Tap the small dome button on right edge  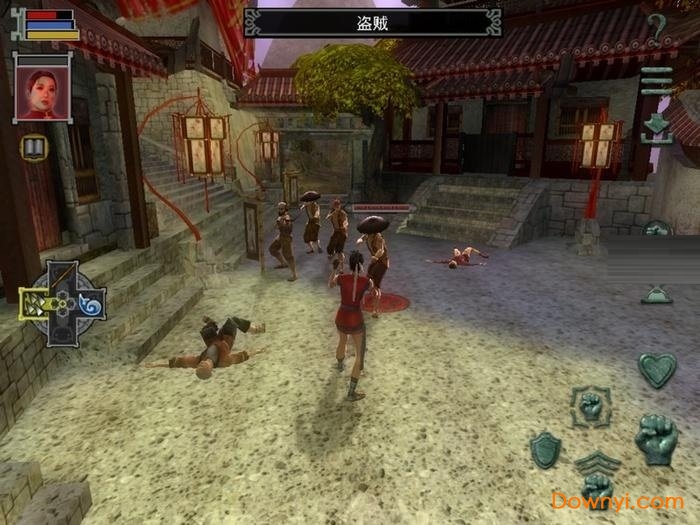coord(656,294)
